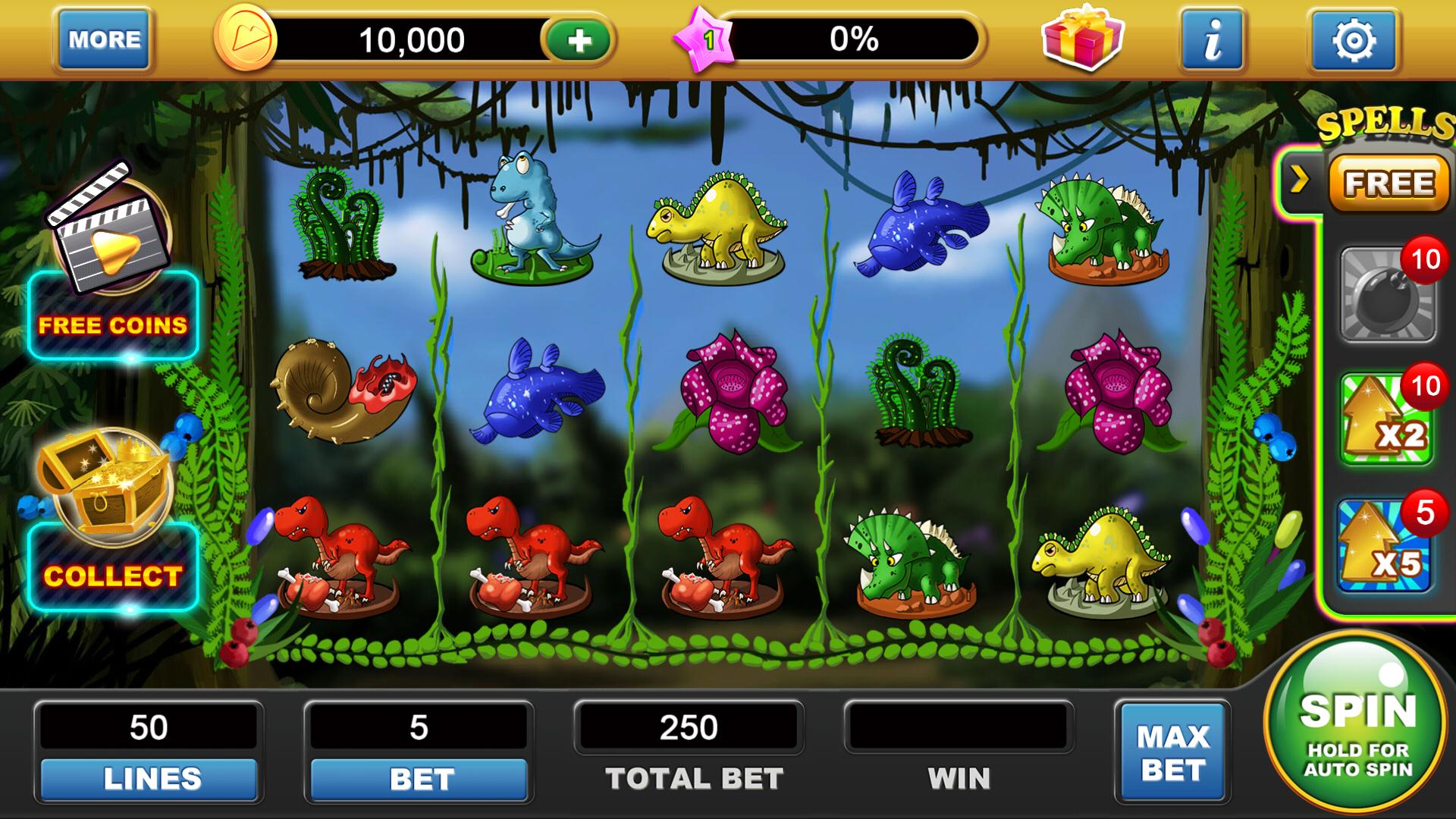Click the level star showing 1
The width and height of the screenshot is (1456, 819).
coord(705,36)
